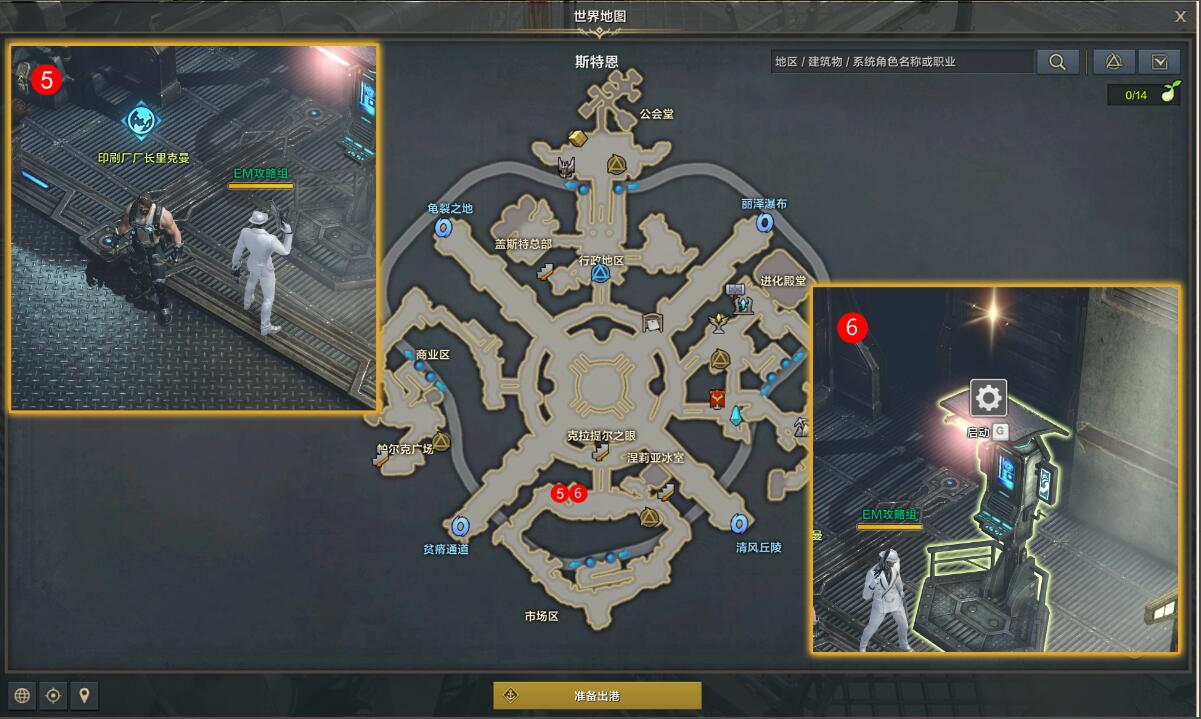
Task: Click the 准备出港 button
Action: [x=597, y=695]
